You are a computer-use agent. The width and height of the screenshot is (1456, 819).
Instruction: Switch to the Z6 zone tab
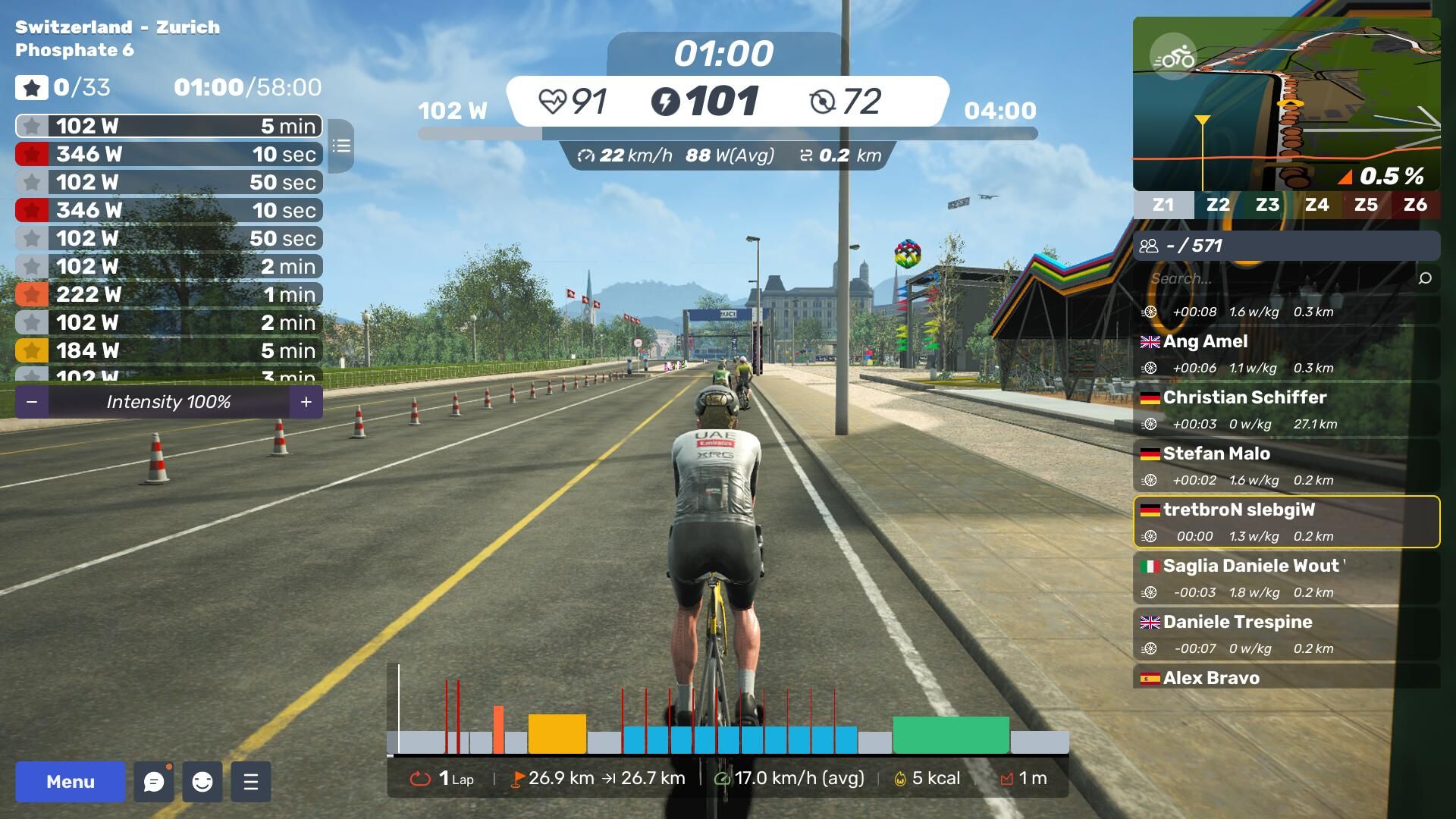(1415, 205)
